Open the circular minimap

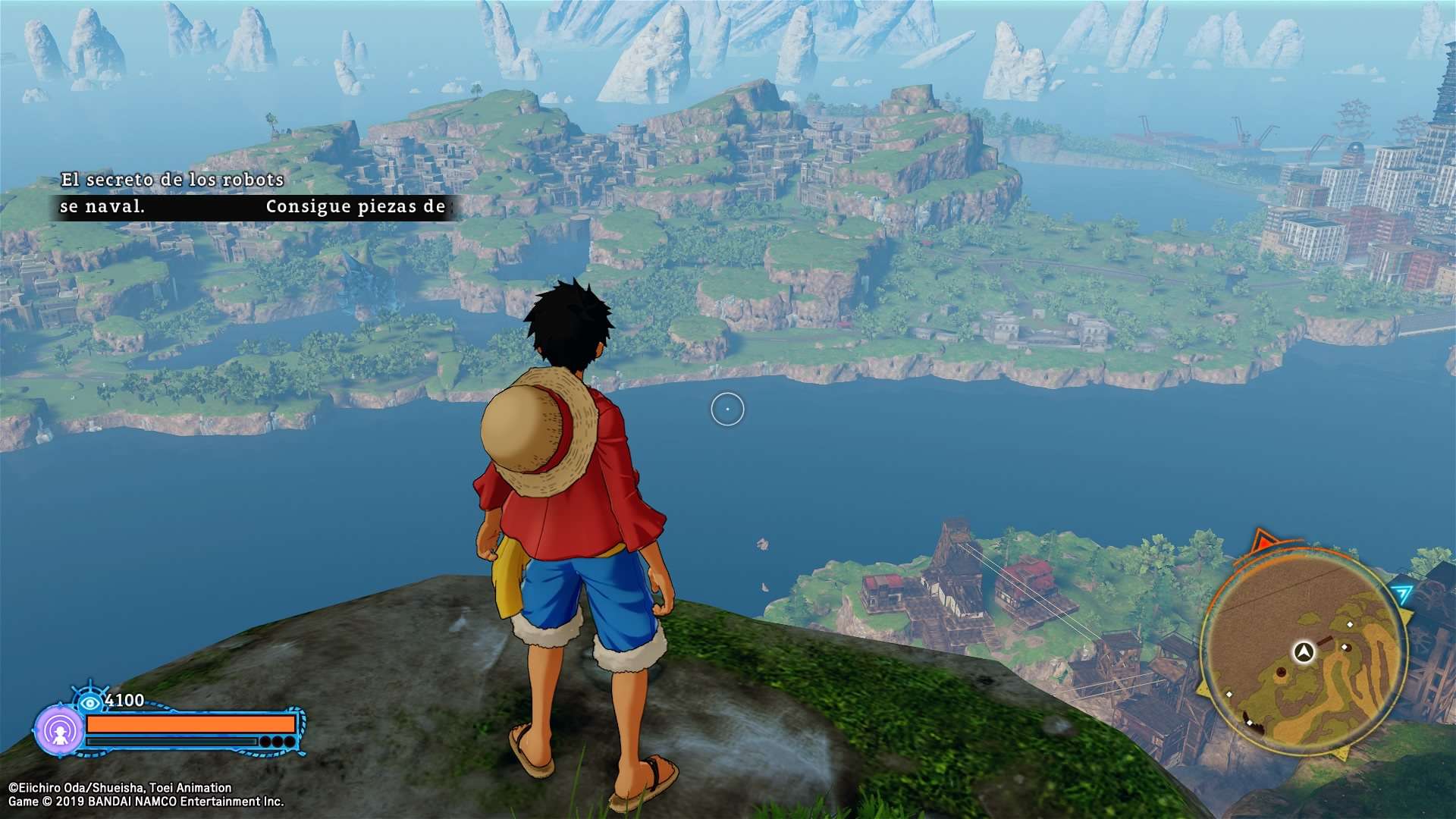point(1303,652)
